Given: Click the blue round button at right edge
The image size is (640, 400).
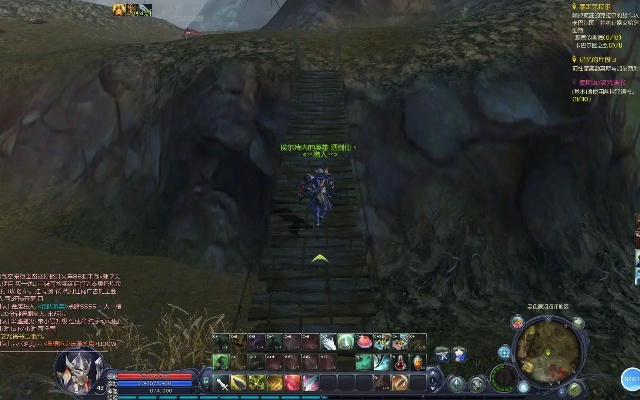Looking at the screenshot, I should click(x=631, y=380).
